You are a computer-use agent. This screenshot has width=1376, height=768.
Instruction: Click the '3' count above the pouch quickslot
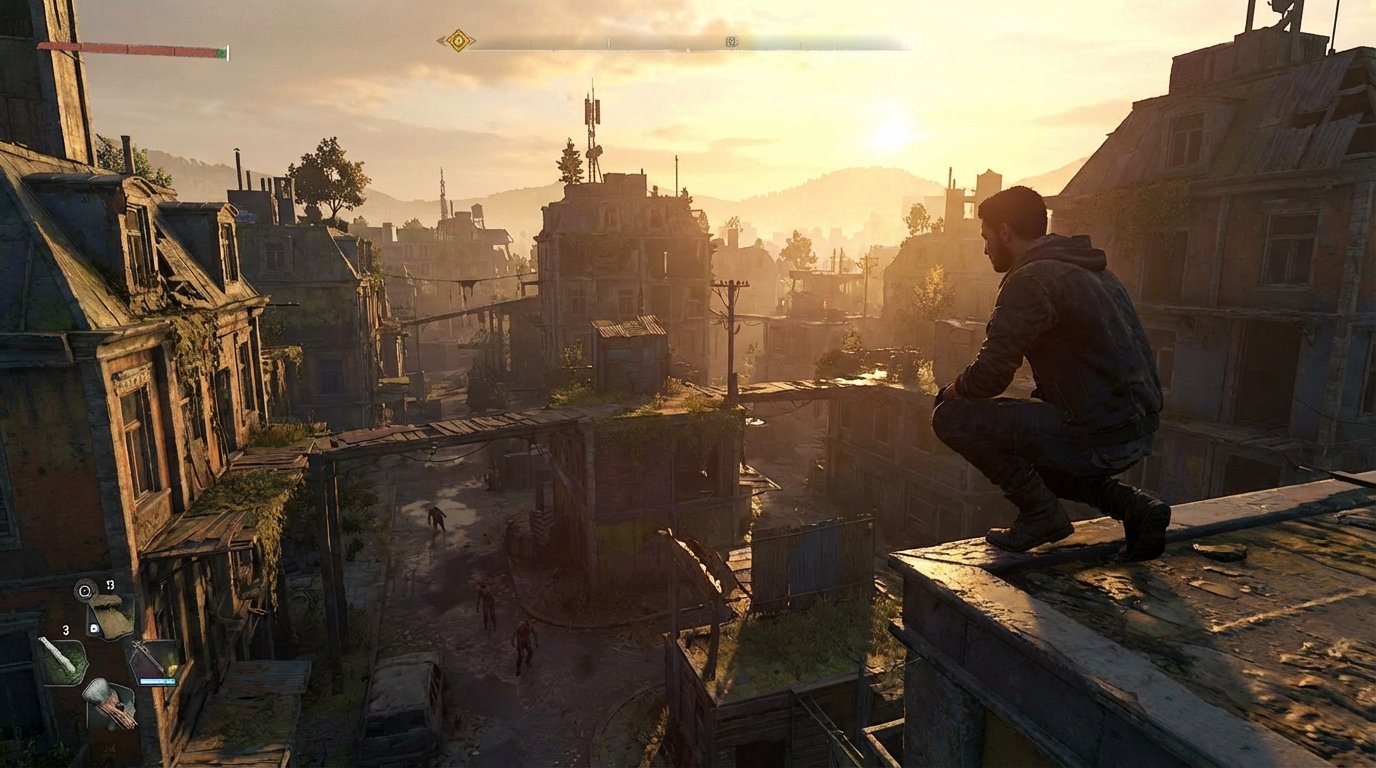point(112,585)
